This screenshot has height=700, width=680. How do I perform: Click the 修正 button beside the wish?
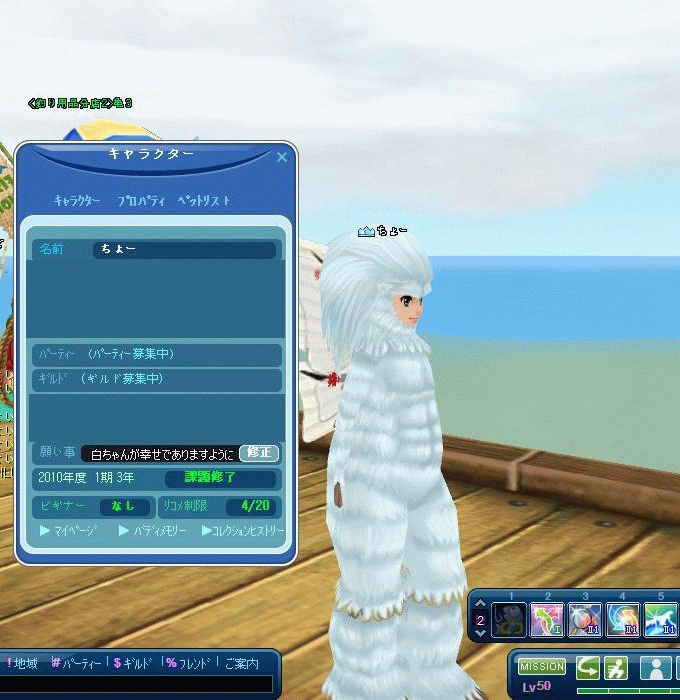pos(259,453)
